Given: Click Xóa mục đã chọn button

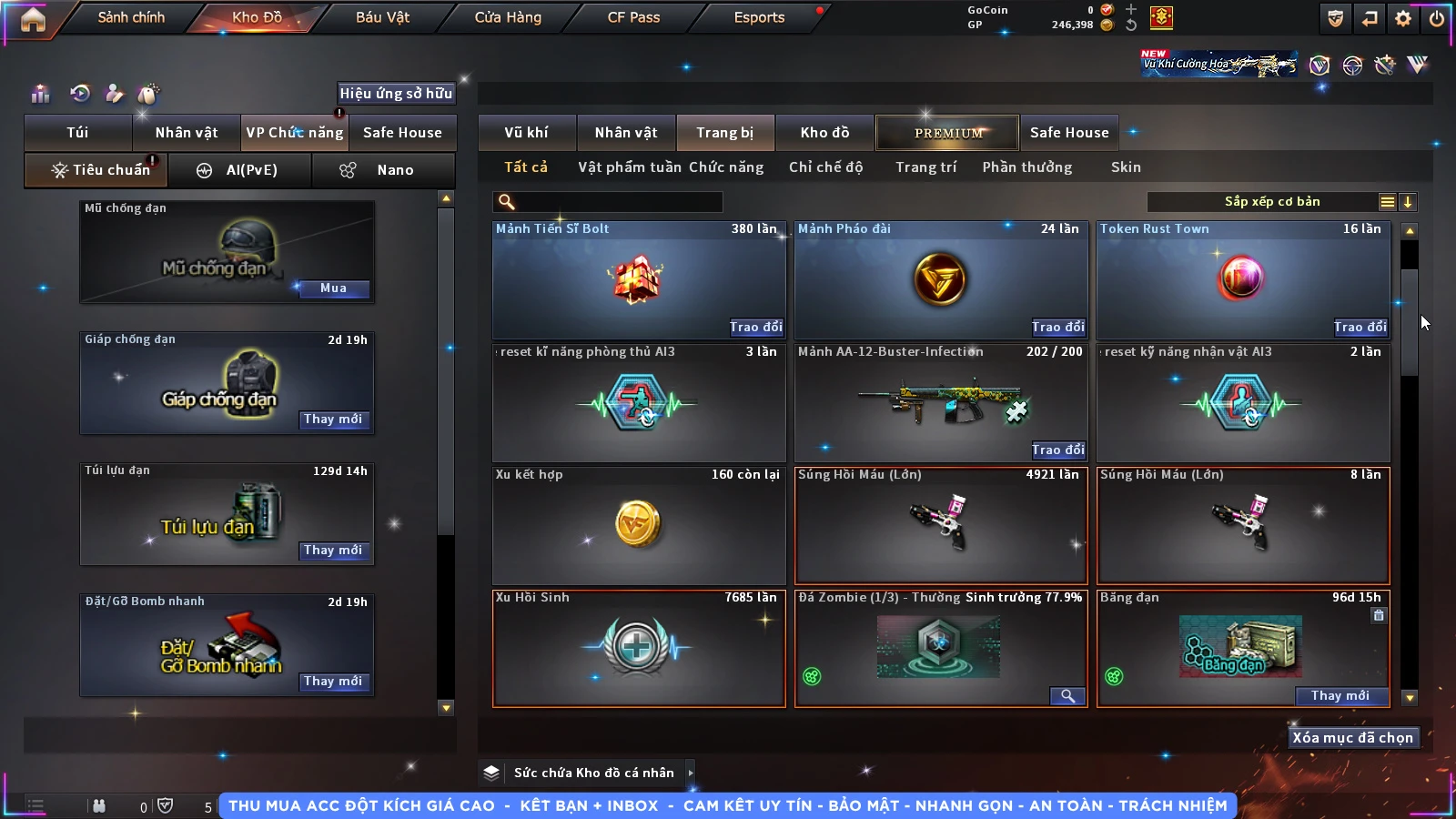Looking at the screenshot, I should click(x=1352, y=738).
